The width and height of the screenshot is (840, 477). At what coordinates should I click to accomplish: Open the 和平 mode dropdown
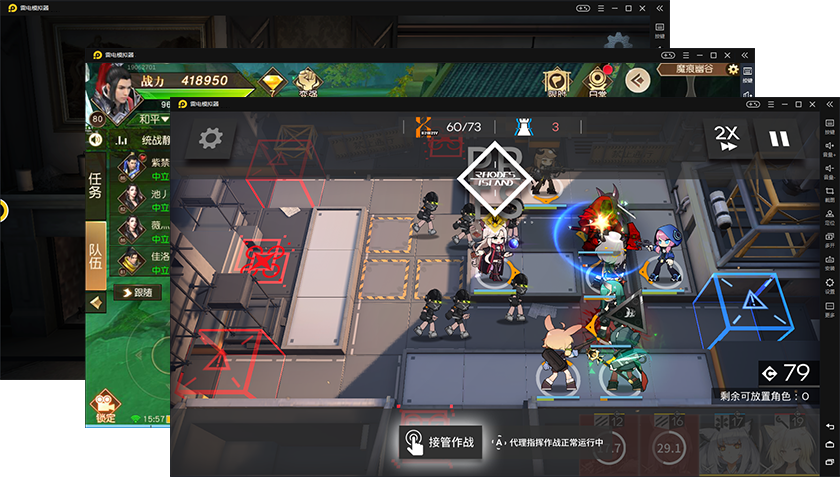pos(150,119)
